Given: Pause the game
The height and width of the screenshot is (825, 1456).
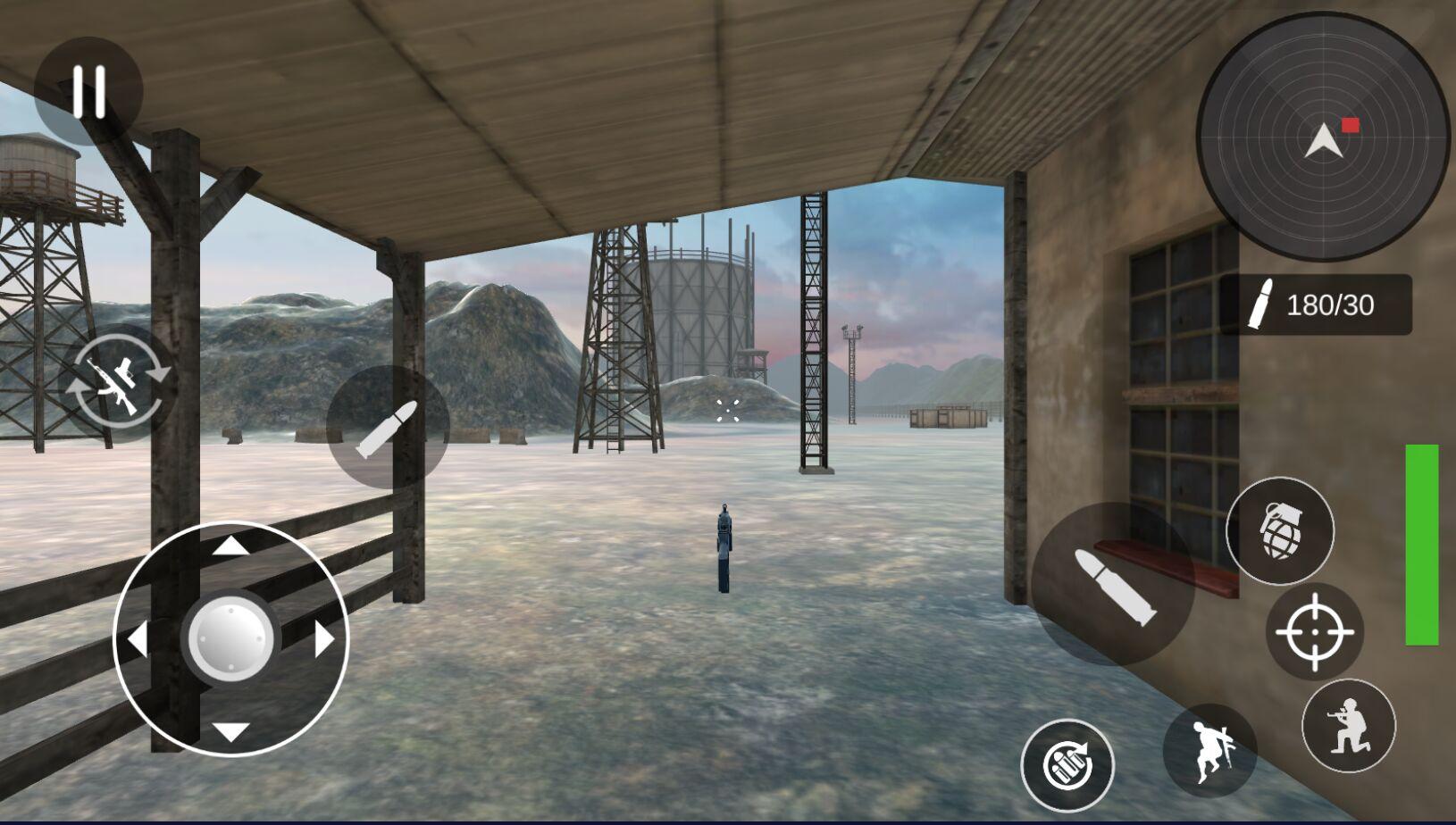Looking at the screenshot, I should click(x=88, y=91).
